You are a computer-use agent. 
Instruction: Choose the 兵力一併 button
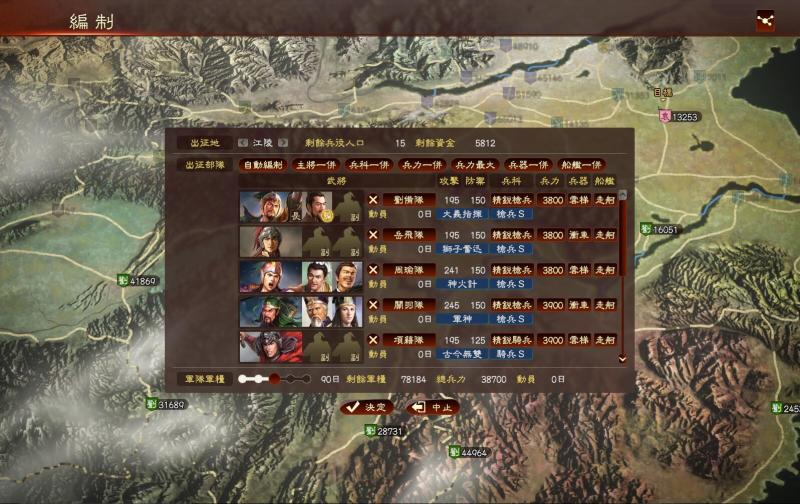[x=421, y=165]
